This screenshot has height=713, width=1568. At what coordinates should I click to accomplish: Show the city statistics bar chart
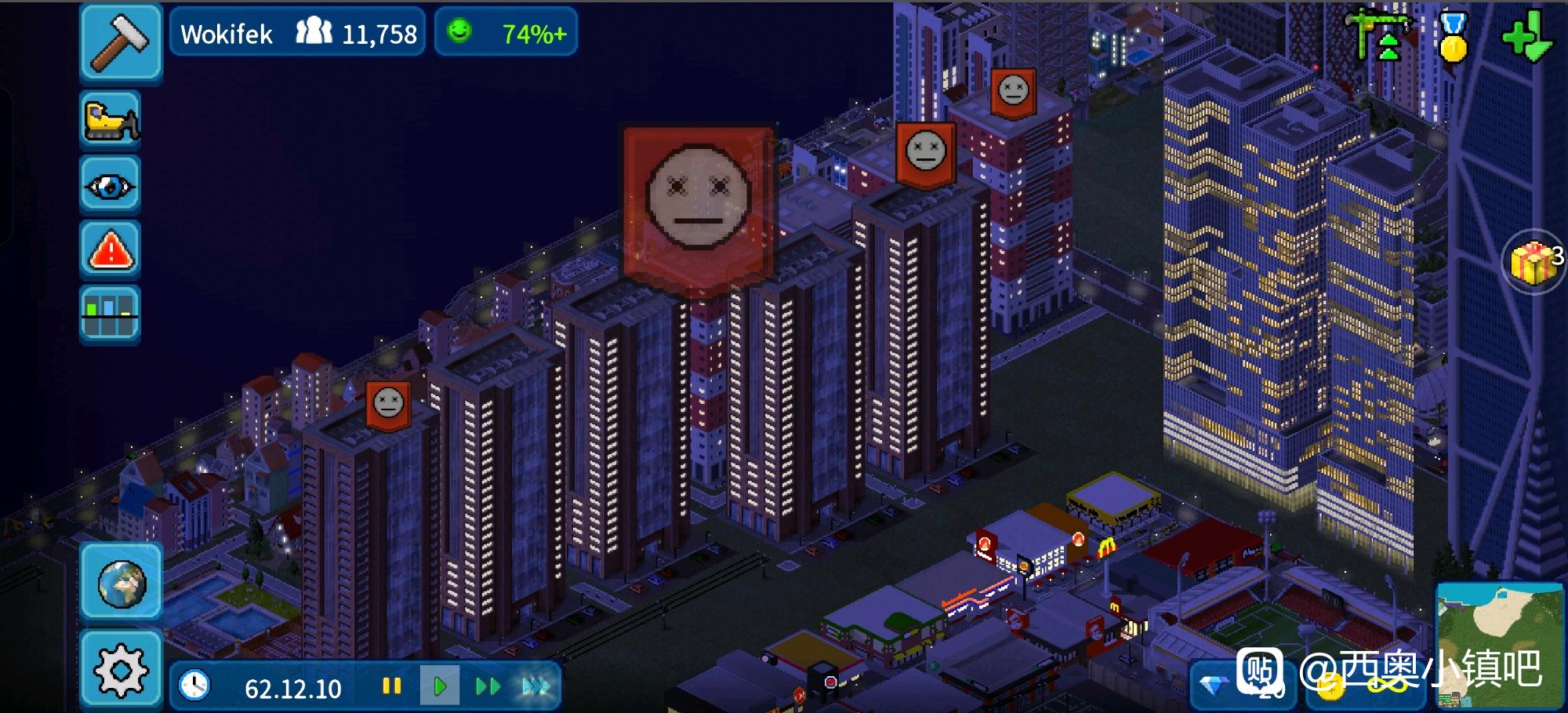(x=110, y=315)
